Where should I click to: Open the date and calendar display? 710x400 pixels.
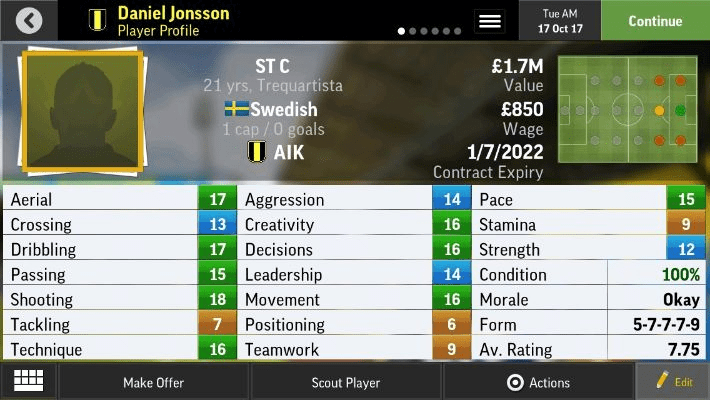point(560,20)
